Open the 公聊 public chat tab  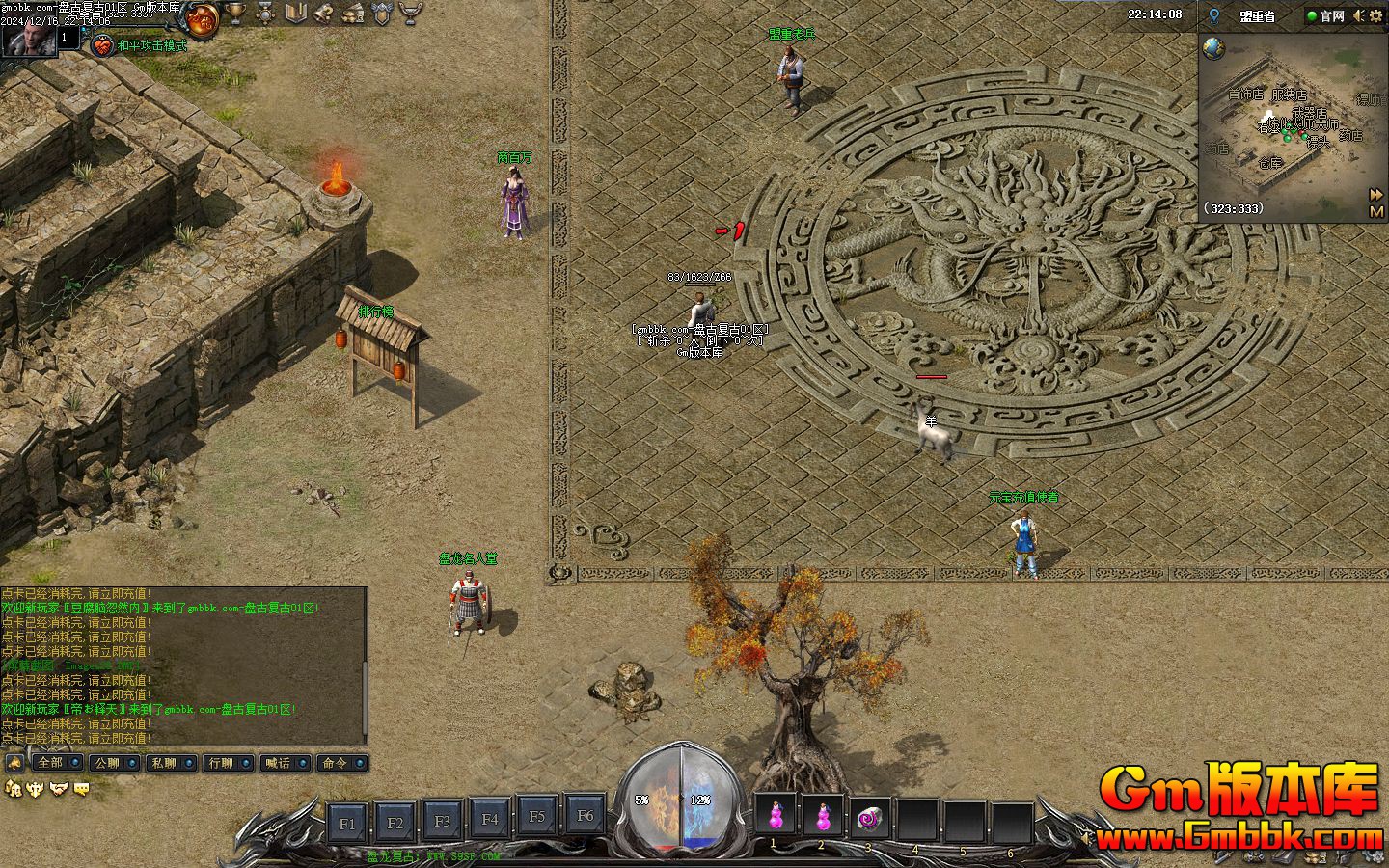click(106, 763)
